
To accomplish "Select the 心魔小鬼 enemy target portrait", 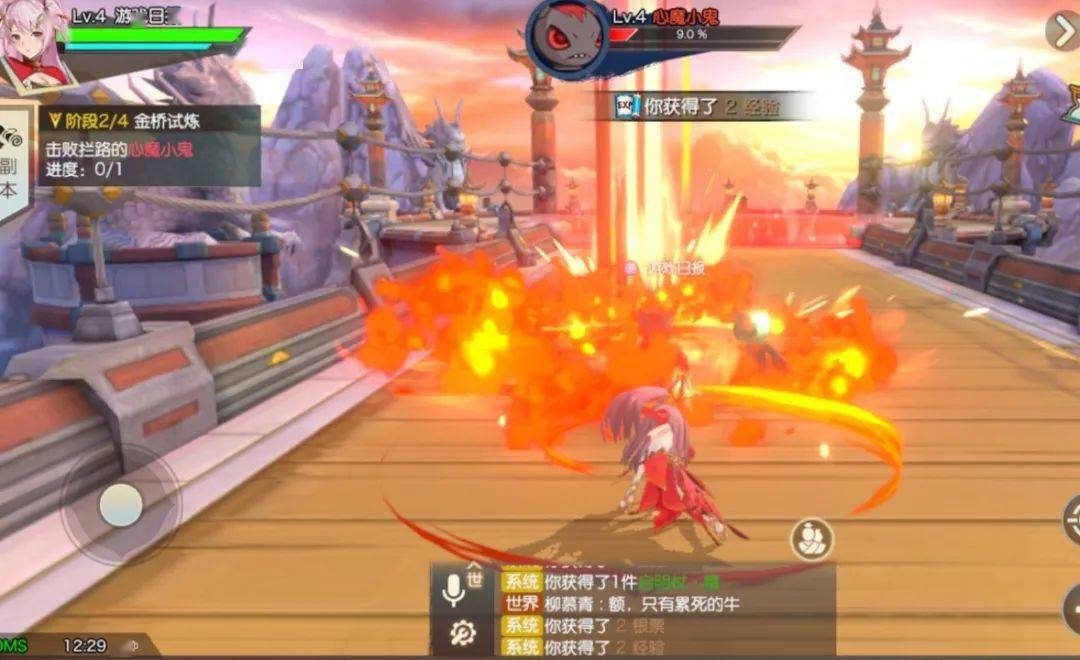I will tap(568, 38).
